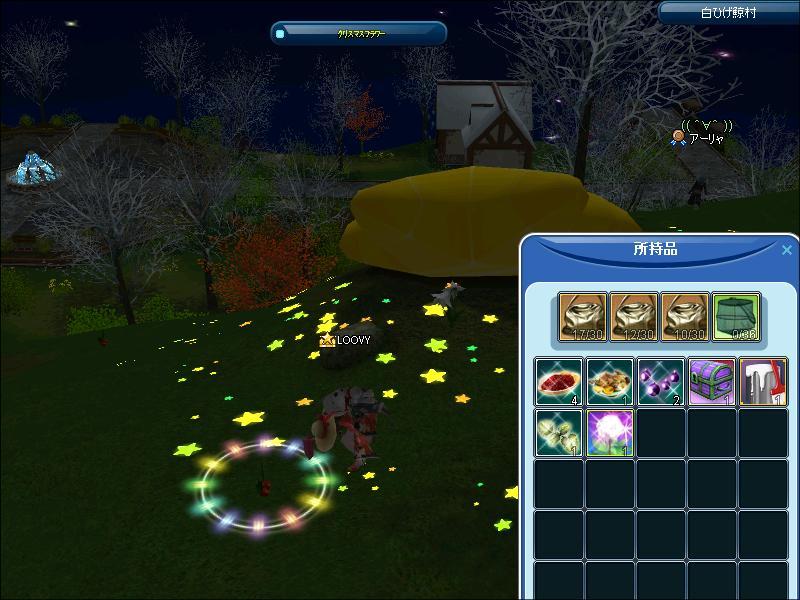This screenshot has width=800, height=600.
Task: Switch to the bag showing 12/30
Action: 634,316
